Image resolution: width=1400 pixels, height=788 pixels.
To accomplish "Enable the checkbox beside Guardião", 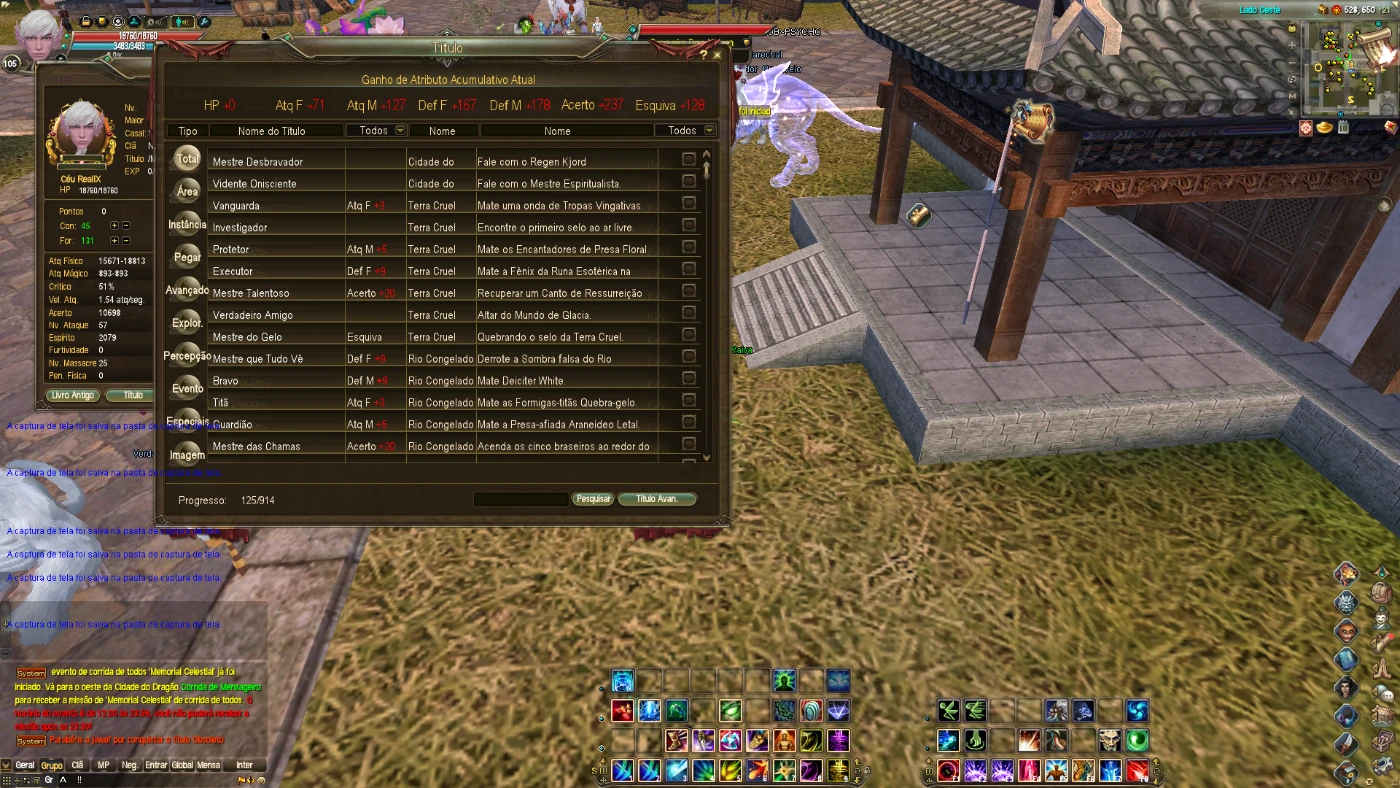I will pos(688,423).
